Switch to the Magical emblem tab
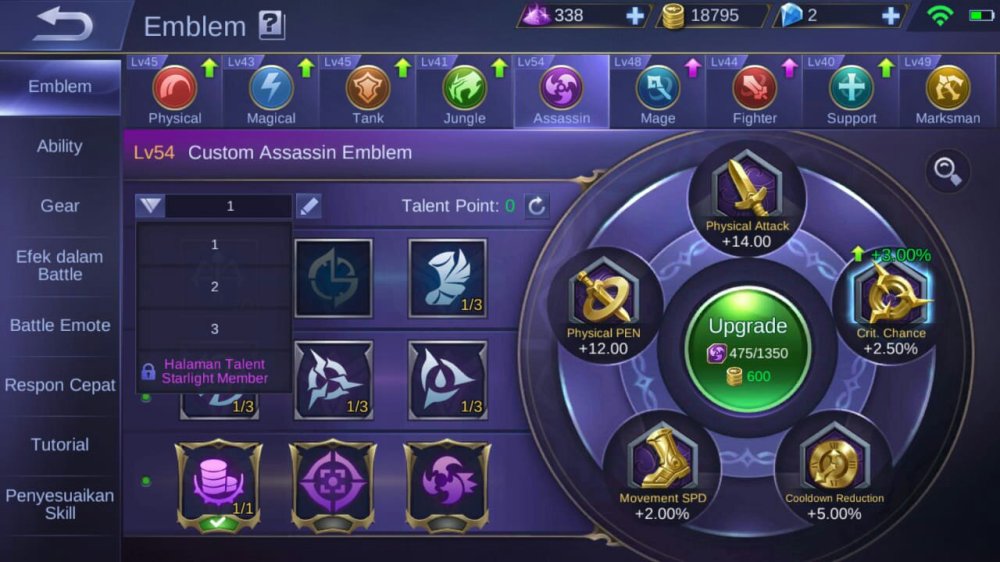This screenshot has height=562, width=1000. click(x=271, y=92)
